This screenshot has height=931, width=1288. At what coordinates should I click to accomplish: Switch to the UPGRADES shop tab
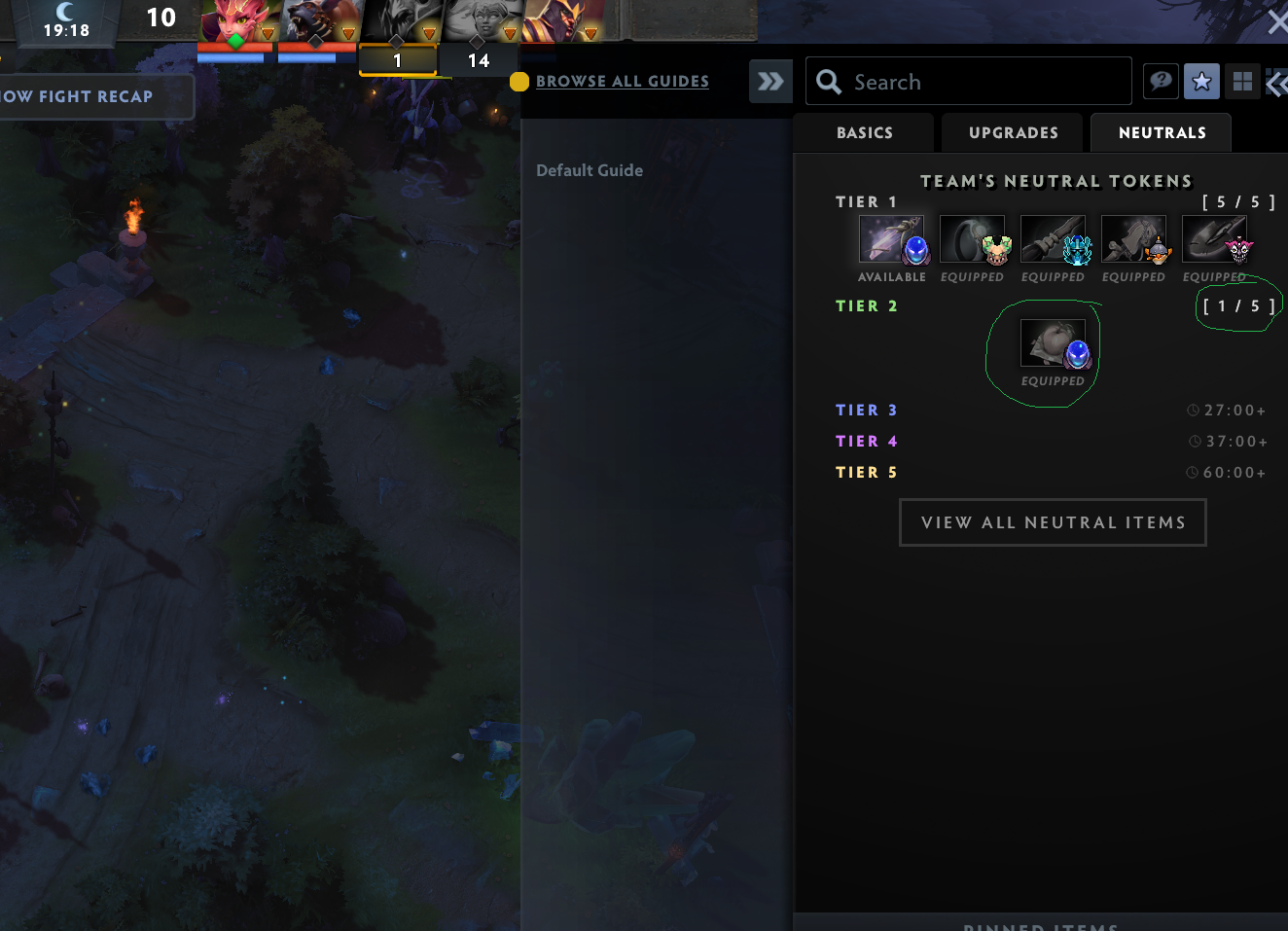click(1012, 132)
